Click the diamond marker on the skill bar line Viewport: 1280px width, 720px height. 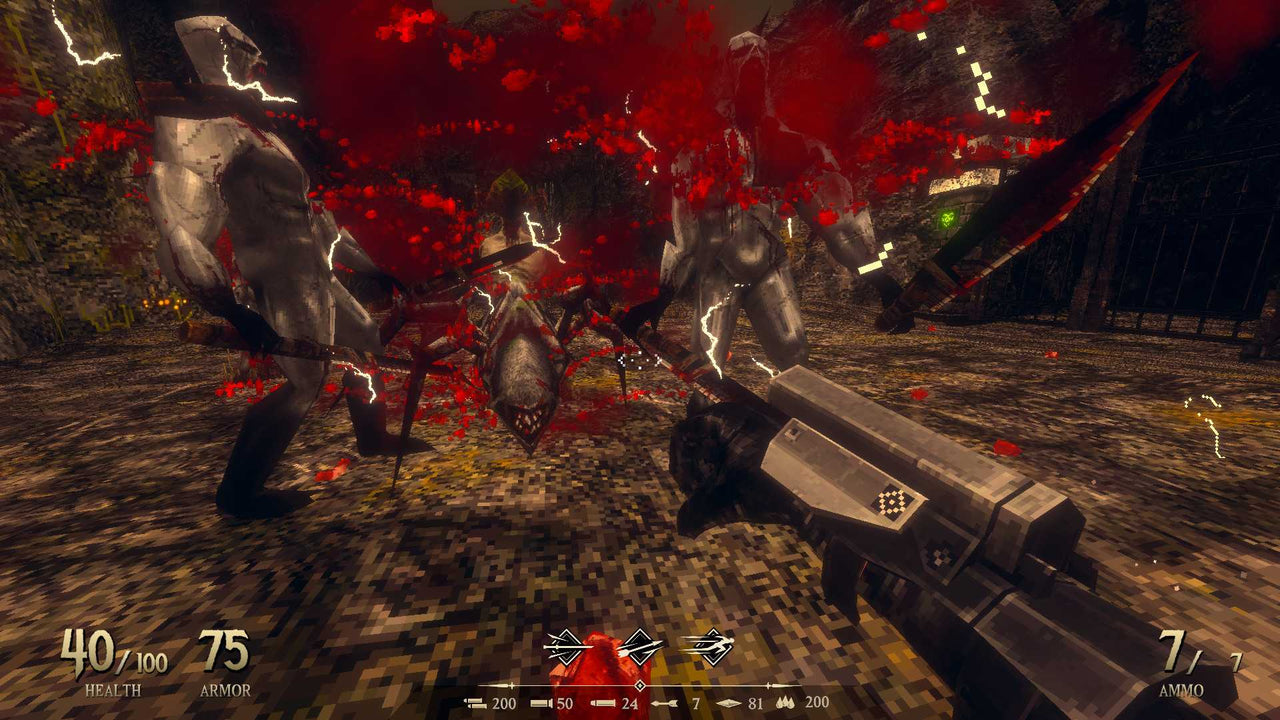coord(640,685)
